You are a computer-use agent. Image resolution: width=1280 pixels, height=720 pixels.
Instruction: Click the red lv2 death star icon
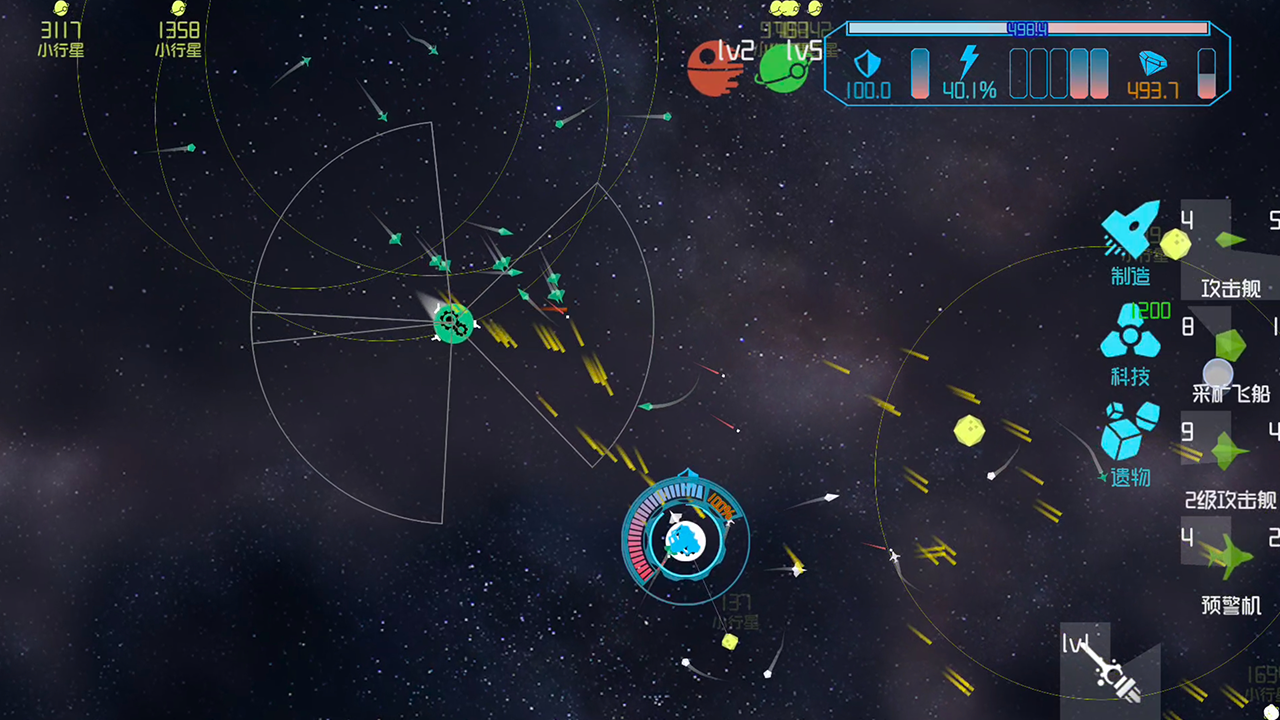coord(714,69)
